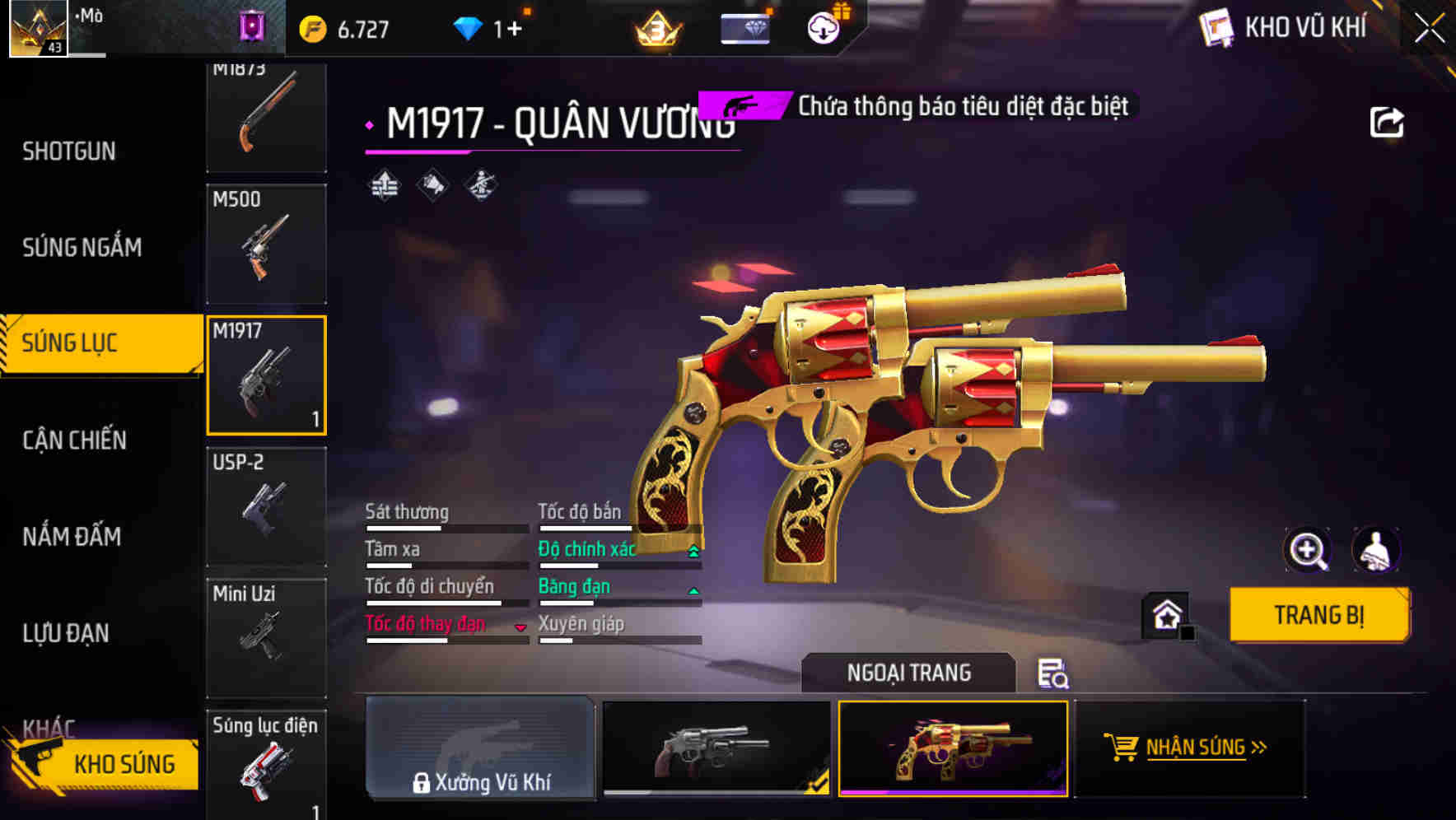
Task: Click the home-star display icon near TRANG BỊ
Action: point(1166,614)
